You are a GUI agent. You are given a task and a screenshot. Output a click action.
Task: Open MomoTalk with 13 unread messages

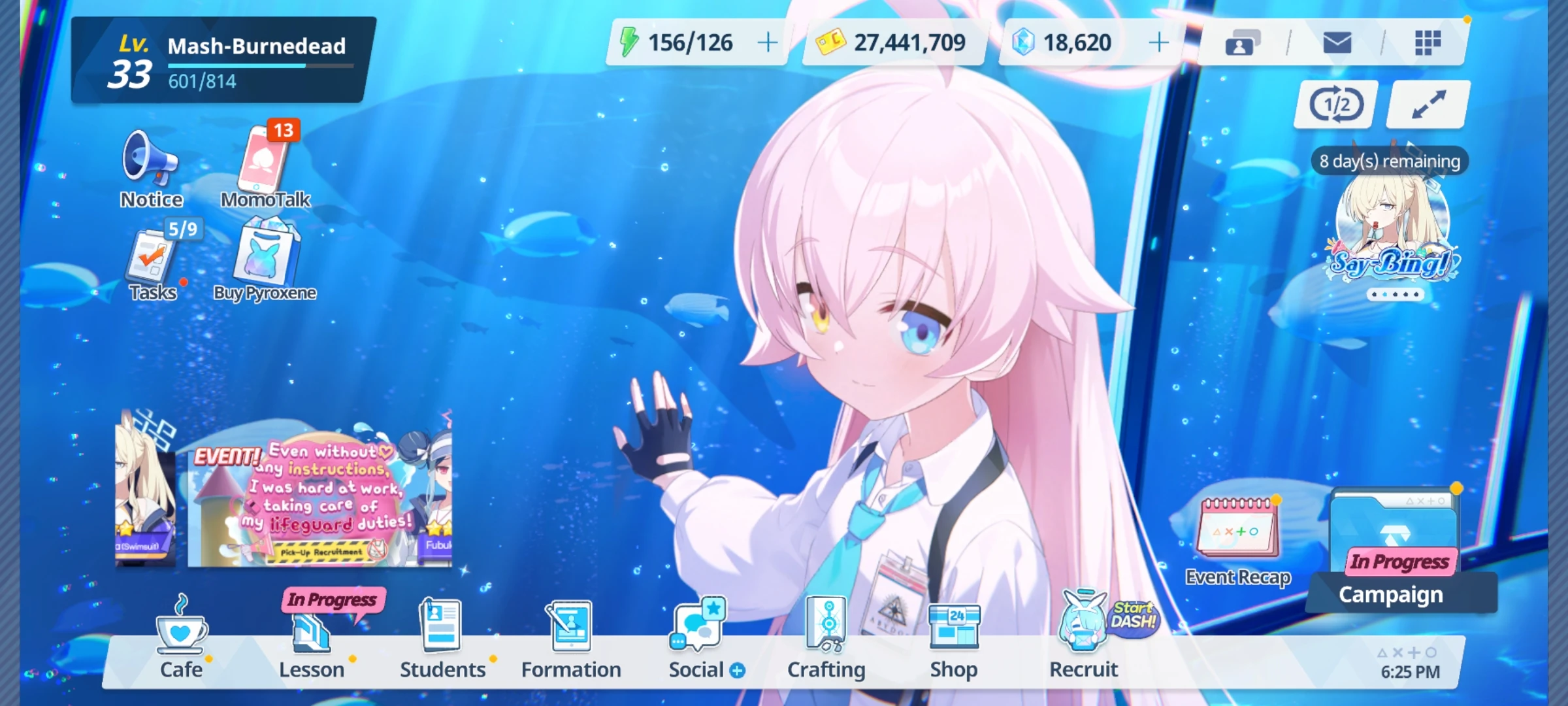pos(264,163)
